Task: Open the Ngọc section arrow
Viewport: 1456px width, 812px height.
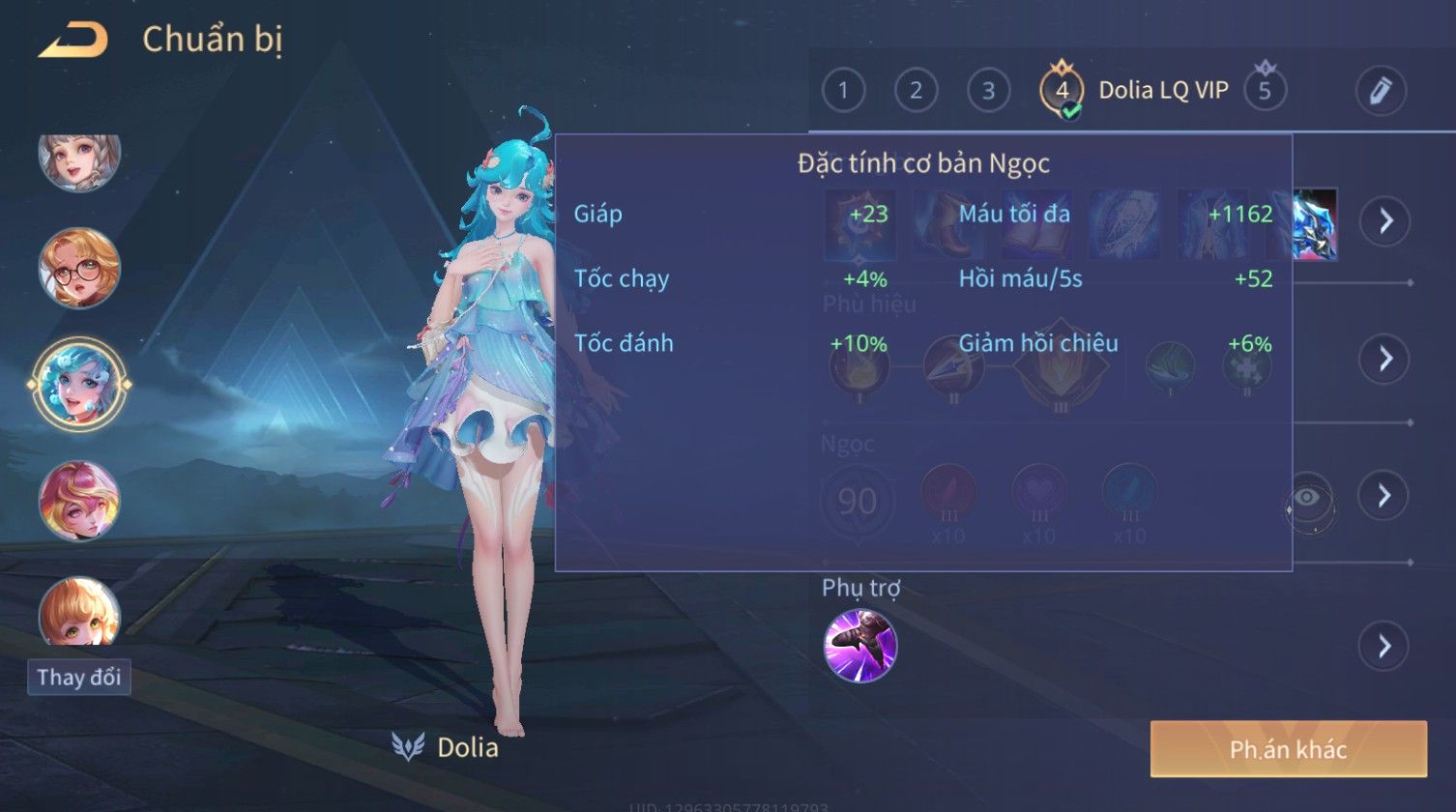Action: pos(1383,496)
